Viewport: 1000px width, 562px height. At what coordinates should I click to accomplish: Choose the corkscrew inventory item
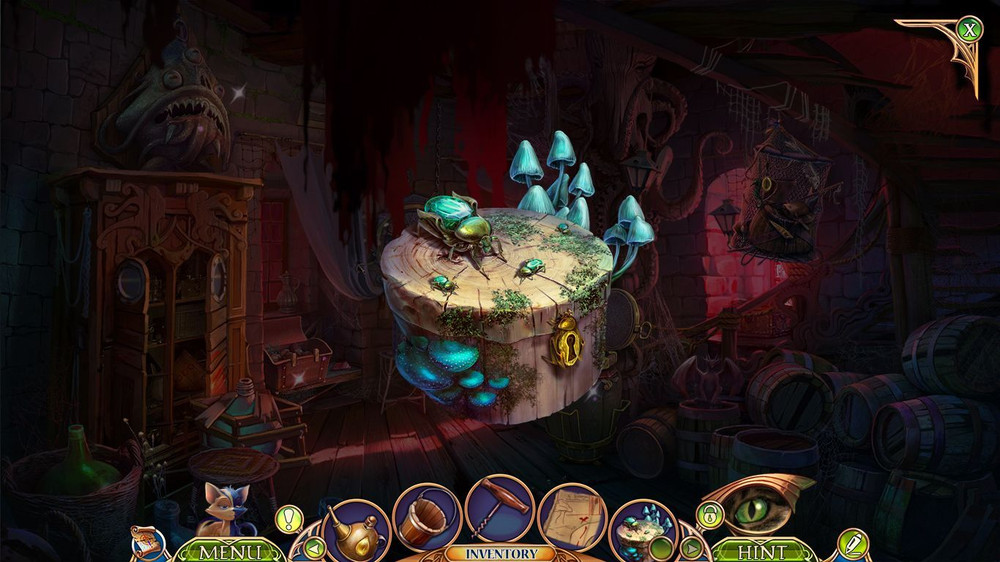[499, 507]
